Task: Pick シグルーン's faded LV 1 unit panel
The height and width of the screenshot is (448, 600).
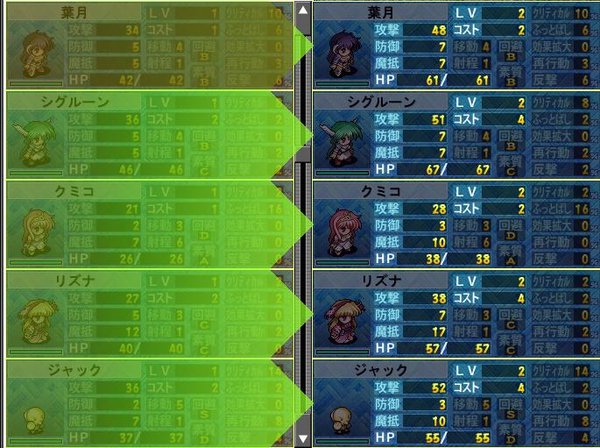Action: [145, 135]
